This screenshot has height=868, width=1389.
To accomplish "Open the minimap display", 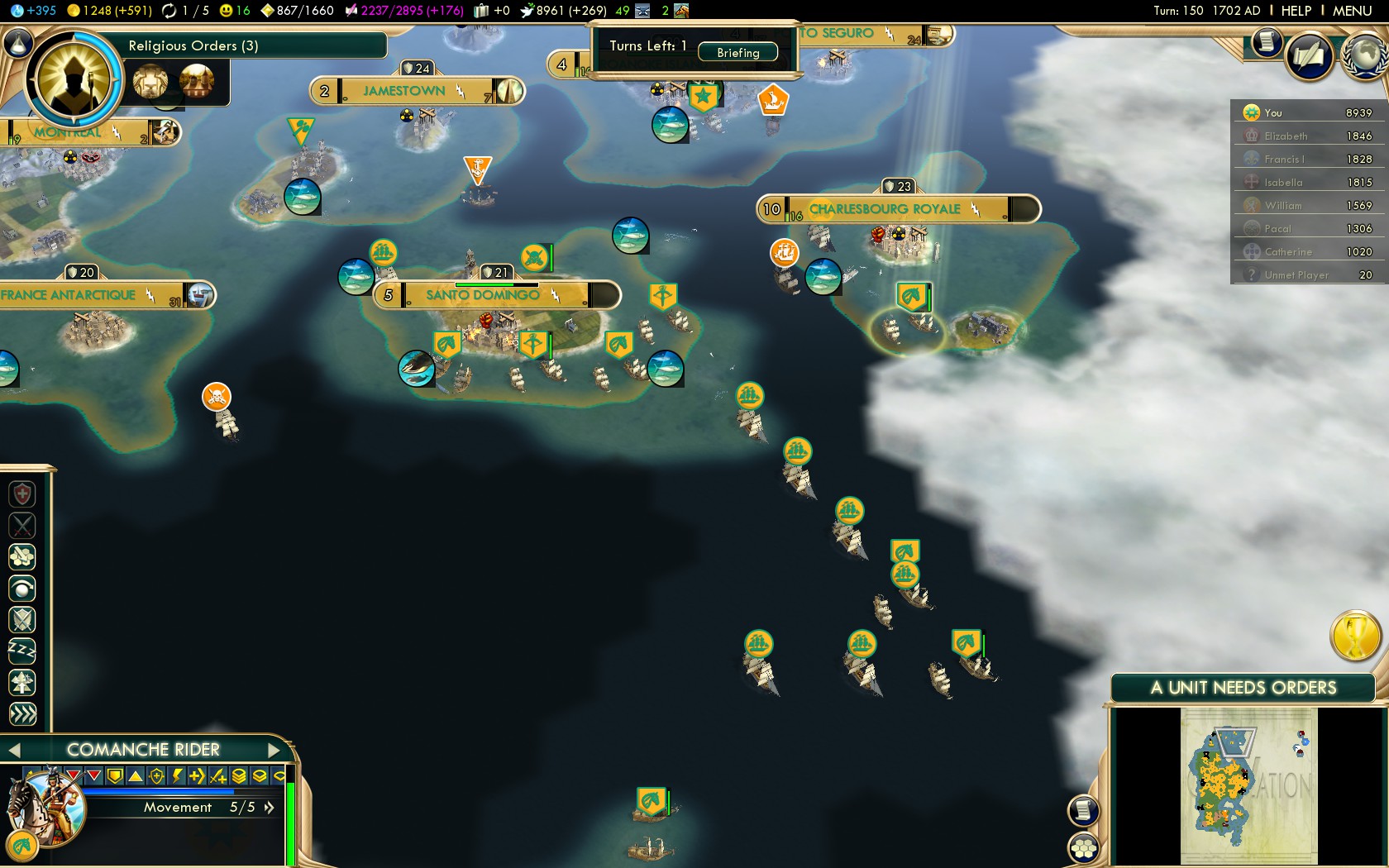I will 1248,785.
